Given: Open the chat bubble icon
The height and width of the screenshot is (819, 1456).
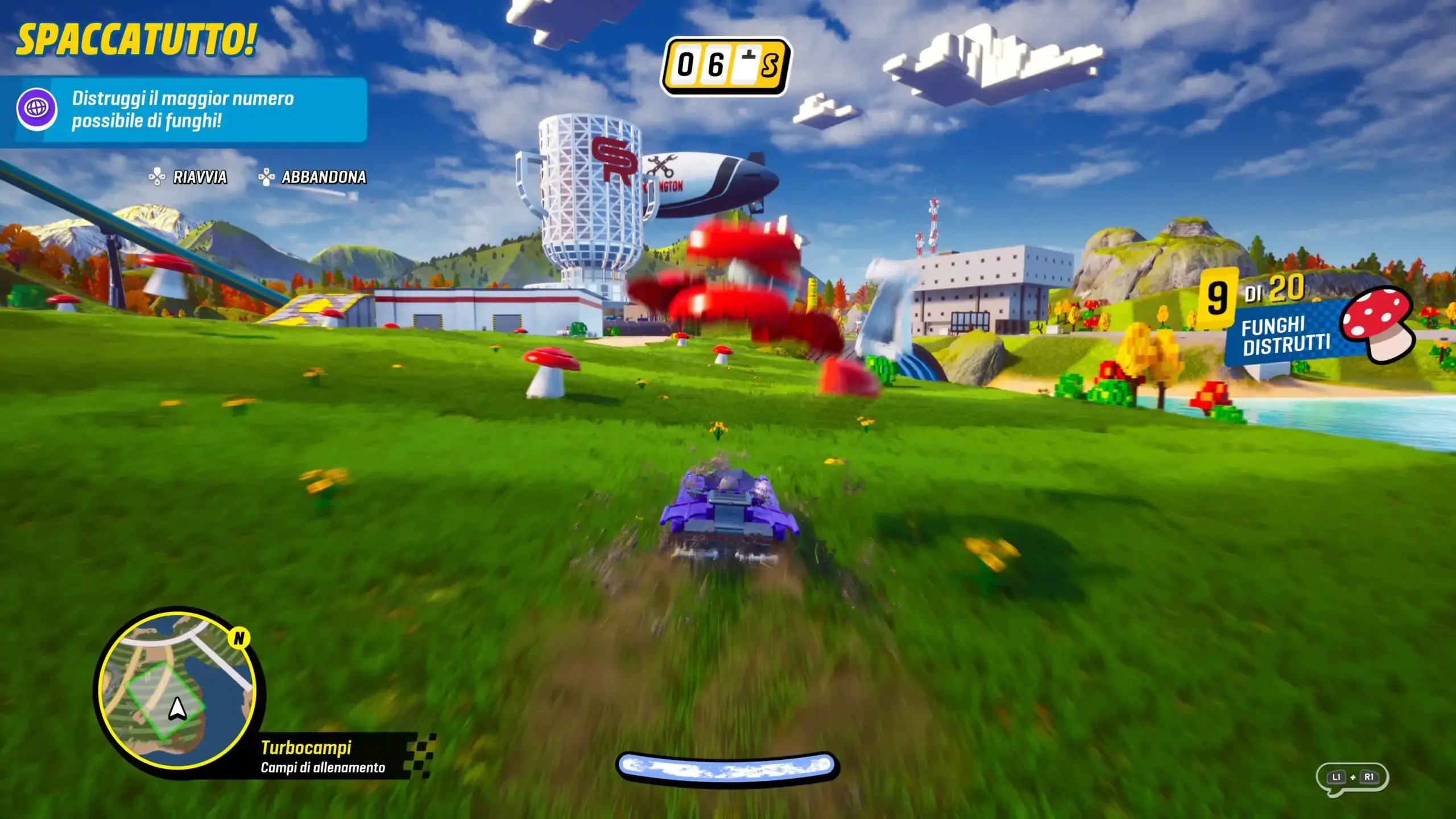Looking at the screenshot, I should [1352, 777].
